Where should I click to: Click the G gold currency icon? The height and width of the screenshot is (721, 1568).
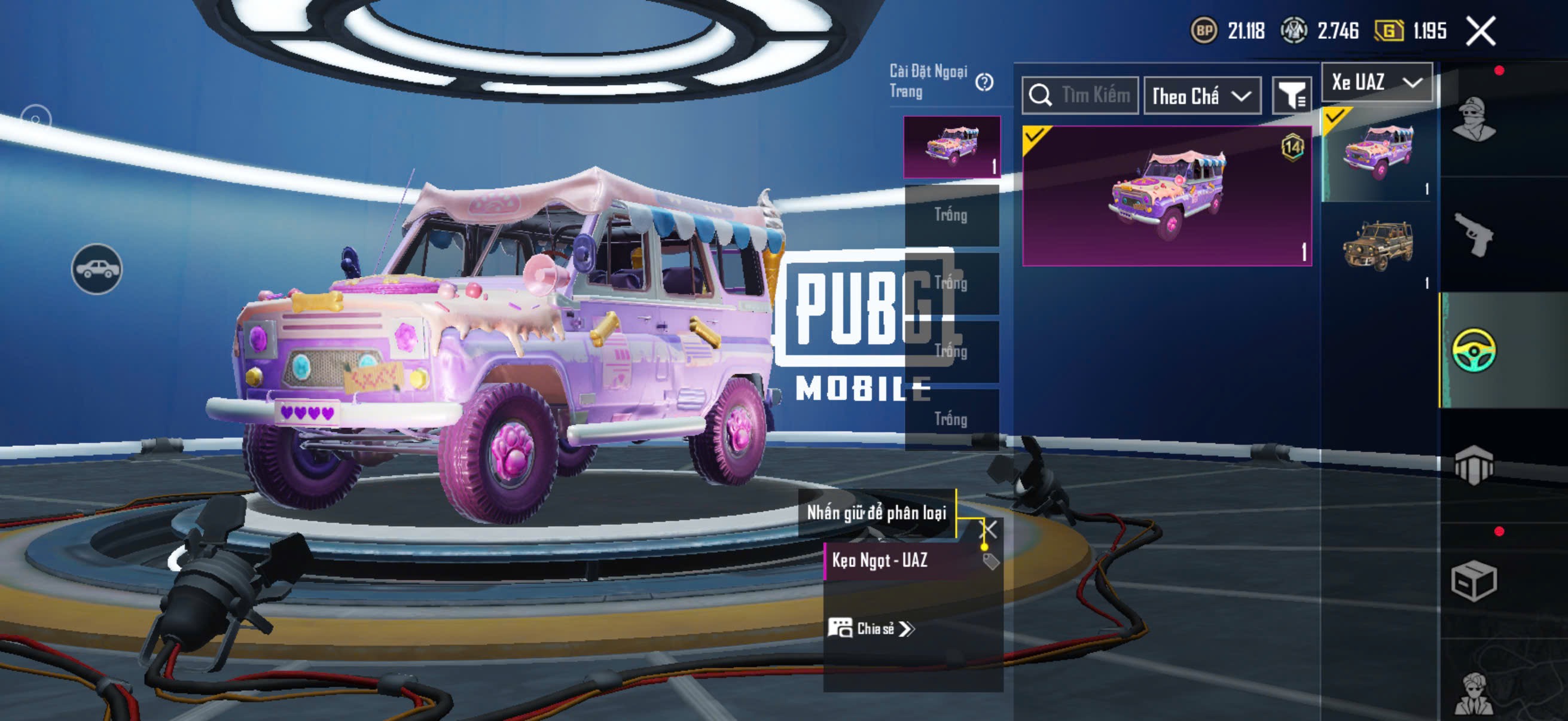pyautogui.click(x=1389, y=30)
